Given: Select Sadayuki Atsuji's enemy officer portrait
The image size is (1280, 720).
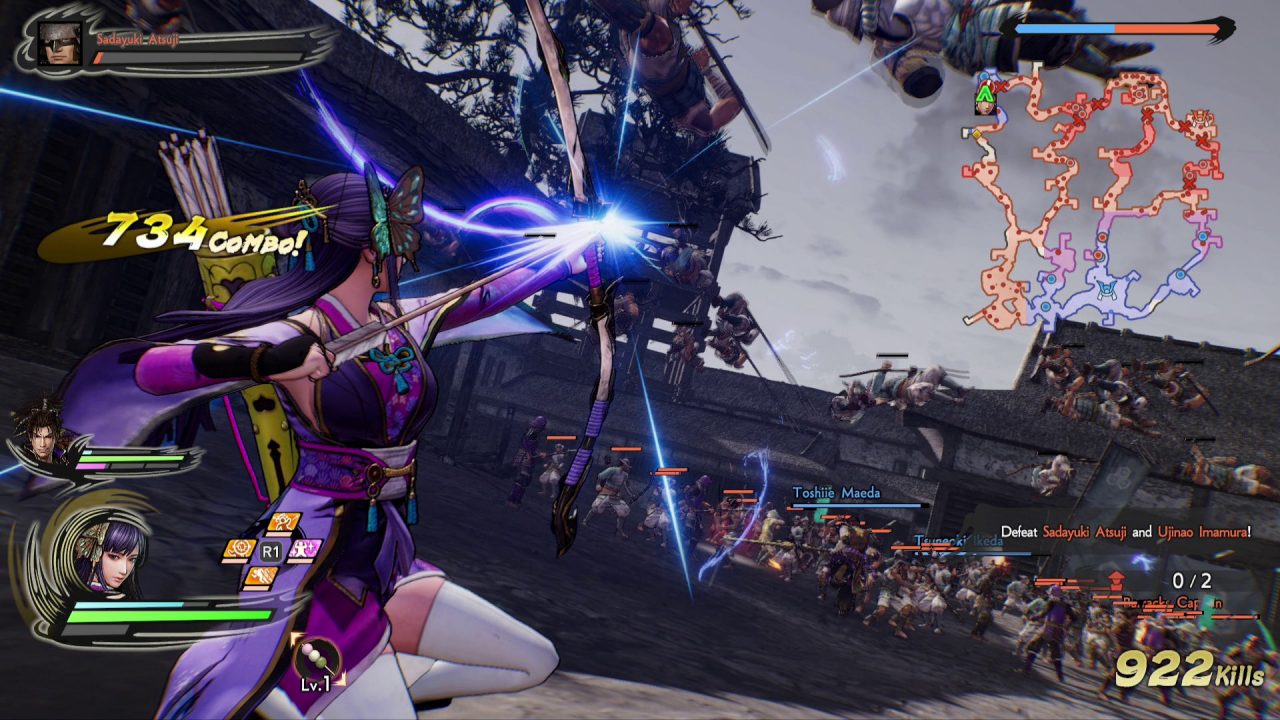Looking at the screenshot, I should click(59, 42).
